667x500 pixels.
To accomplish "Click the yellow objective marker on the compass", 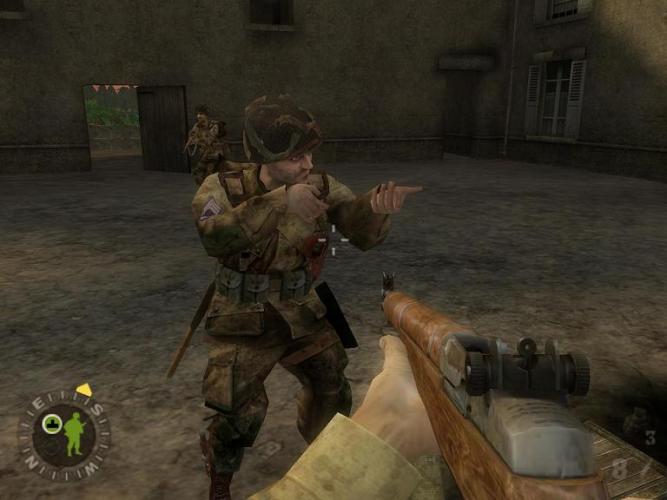I will (x=84, y=390).
